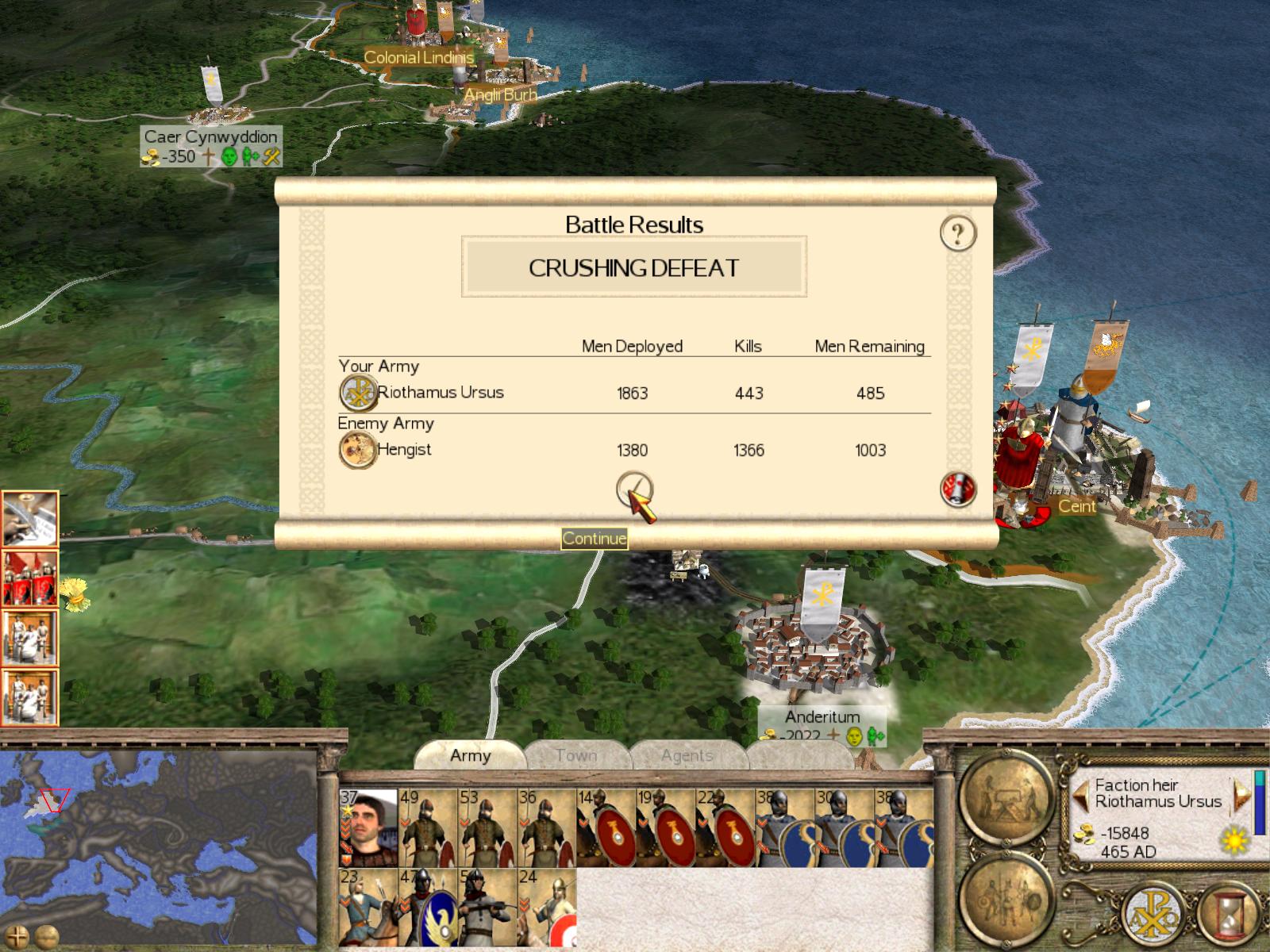Switch to the Army tab

[x=470, y=755]
